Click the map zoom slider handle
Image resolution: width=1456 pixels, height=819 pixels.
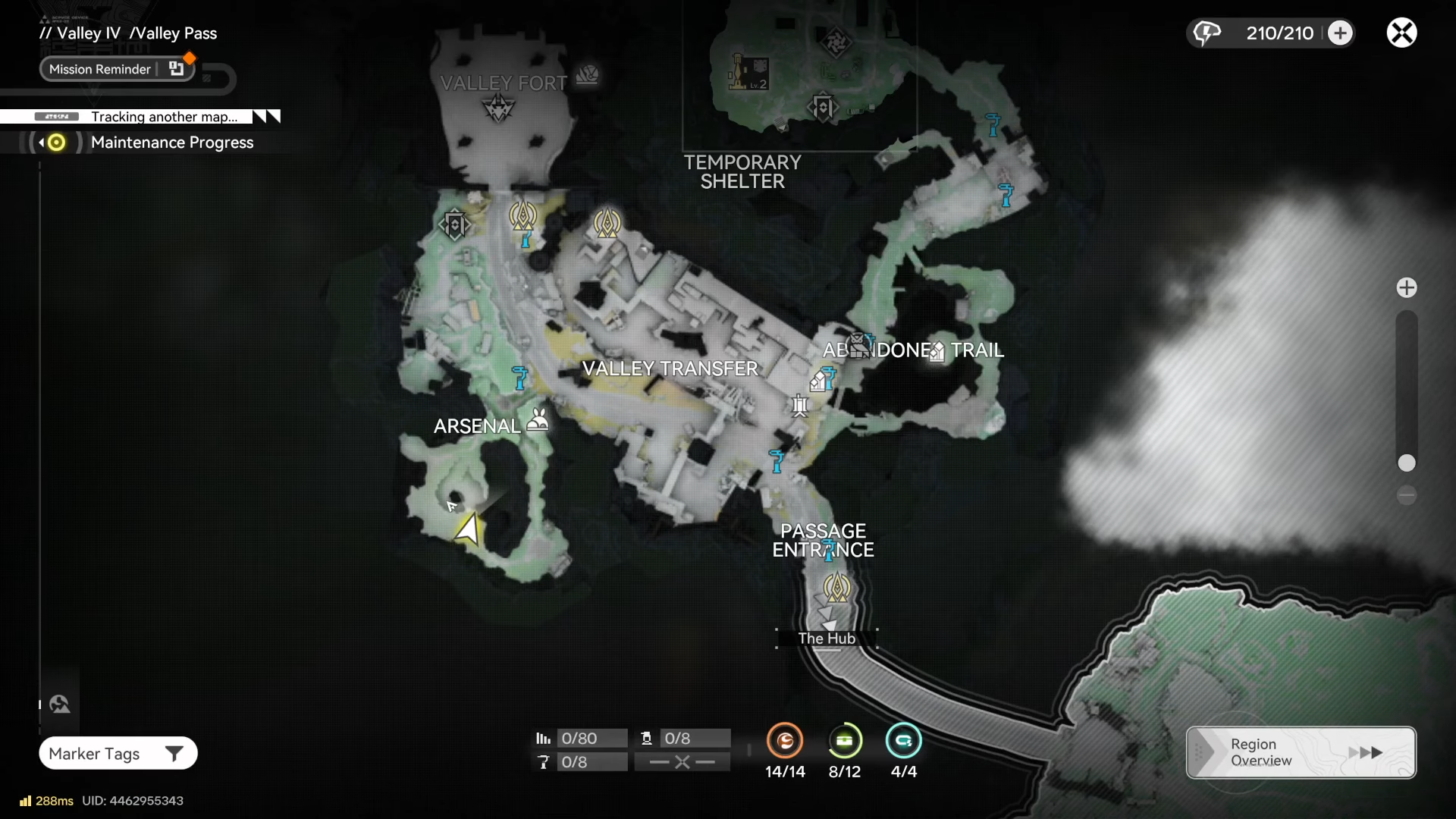pyautogui.click(x=1407, y=463)
